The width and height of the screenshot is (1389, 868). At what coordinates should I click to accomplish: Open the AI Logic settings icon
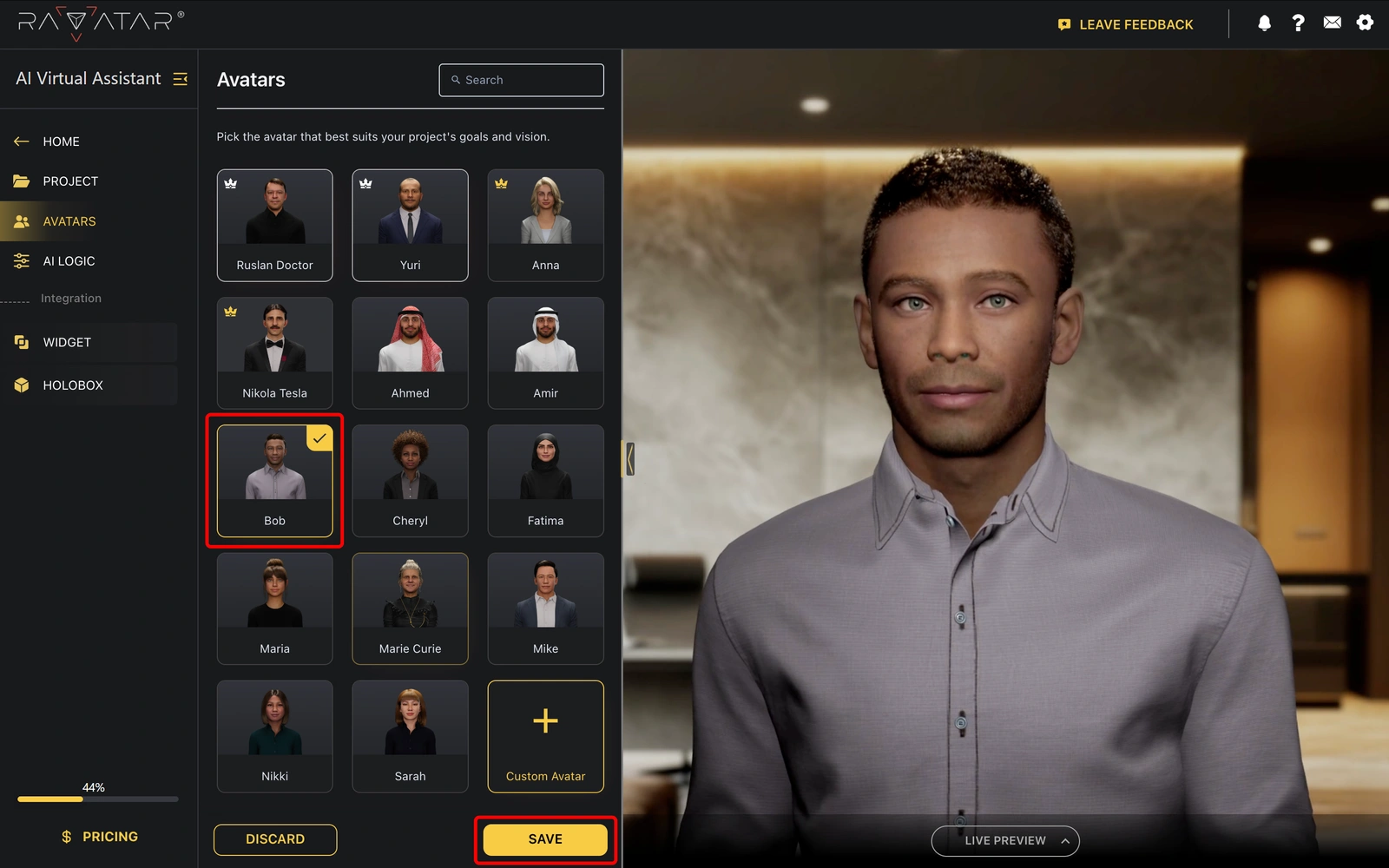(x=21, y=260)
